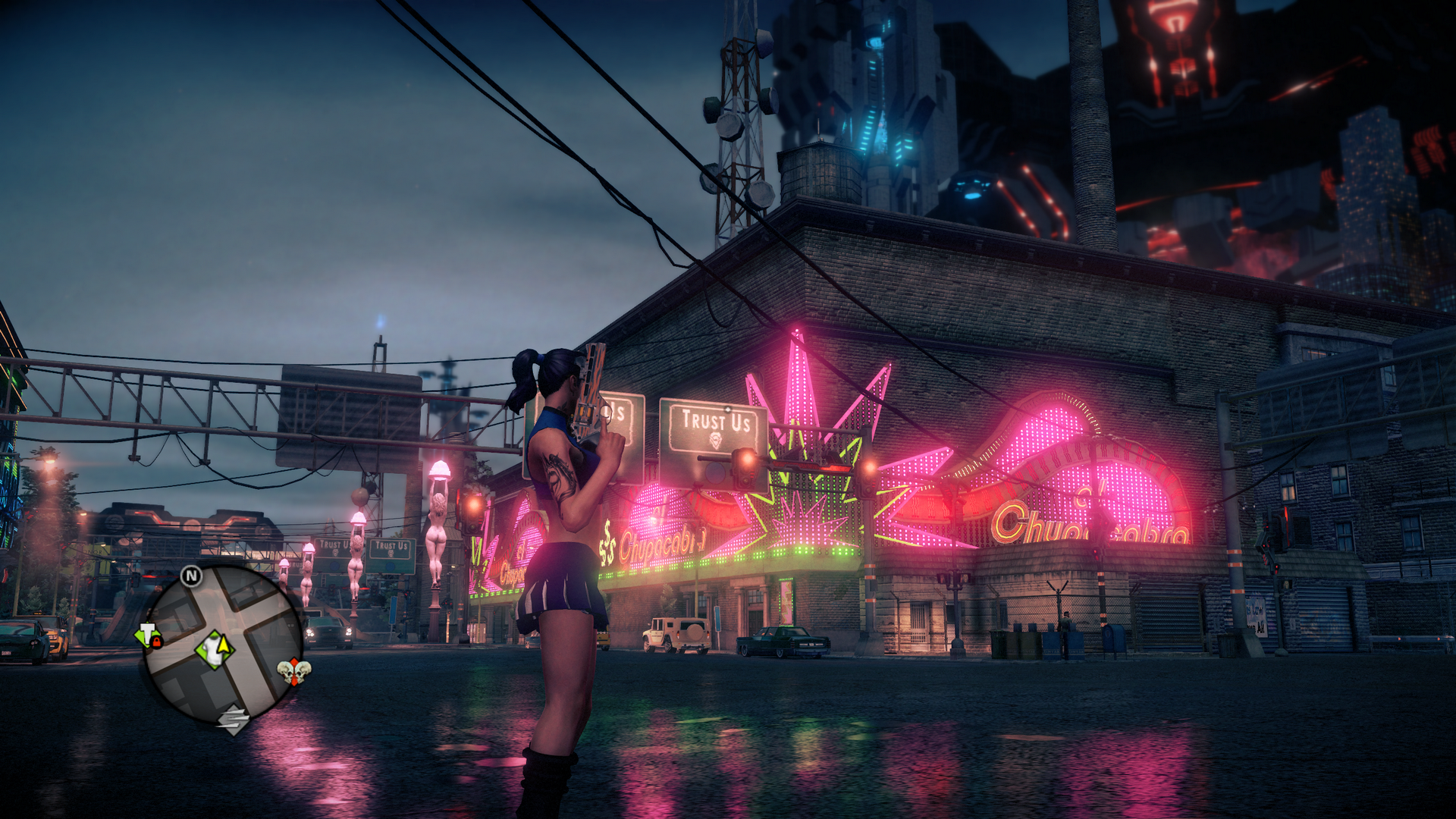Click the grey speed-streak diamond marker
Screen dimensions: 1456x819
[234, 719]
